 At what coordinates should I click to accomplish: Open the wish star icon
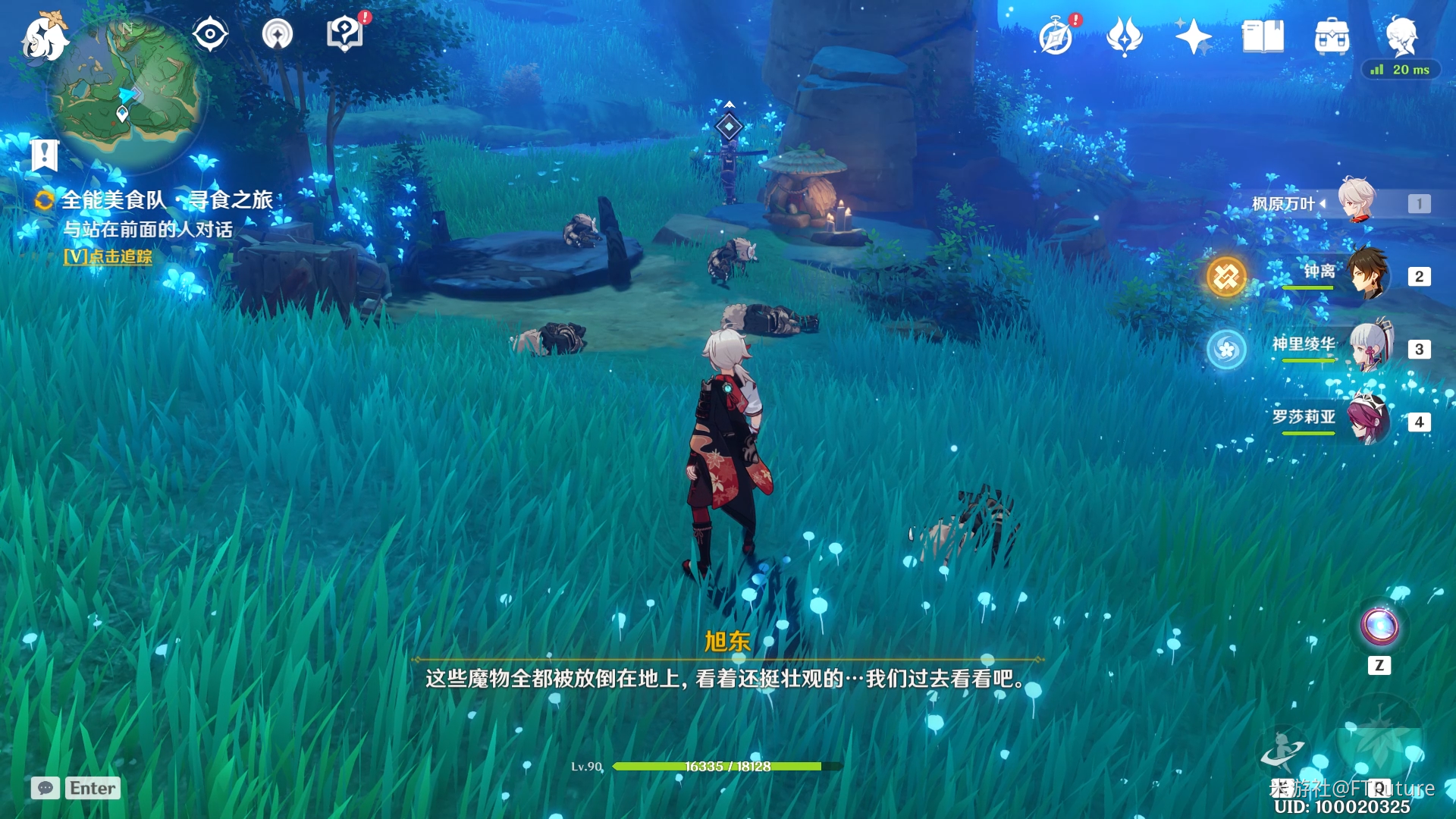1193,36
